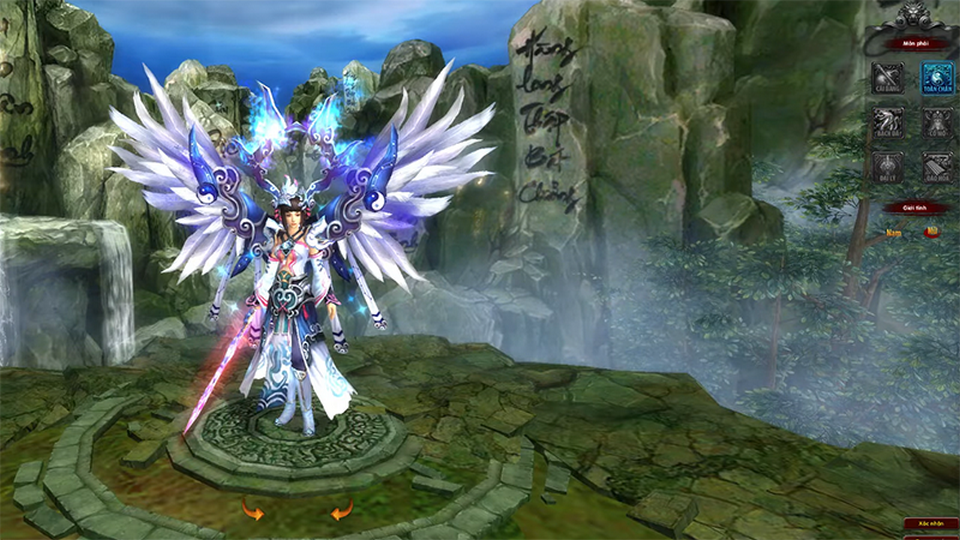Screen dimensions: 960x540
Task: Pick the Bạch Đà faction icon
Action: (887, 122)
